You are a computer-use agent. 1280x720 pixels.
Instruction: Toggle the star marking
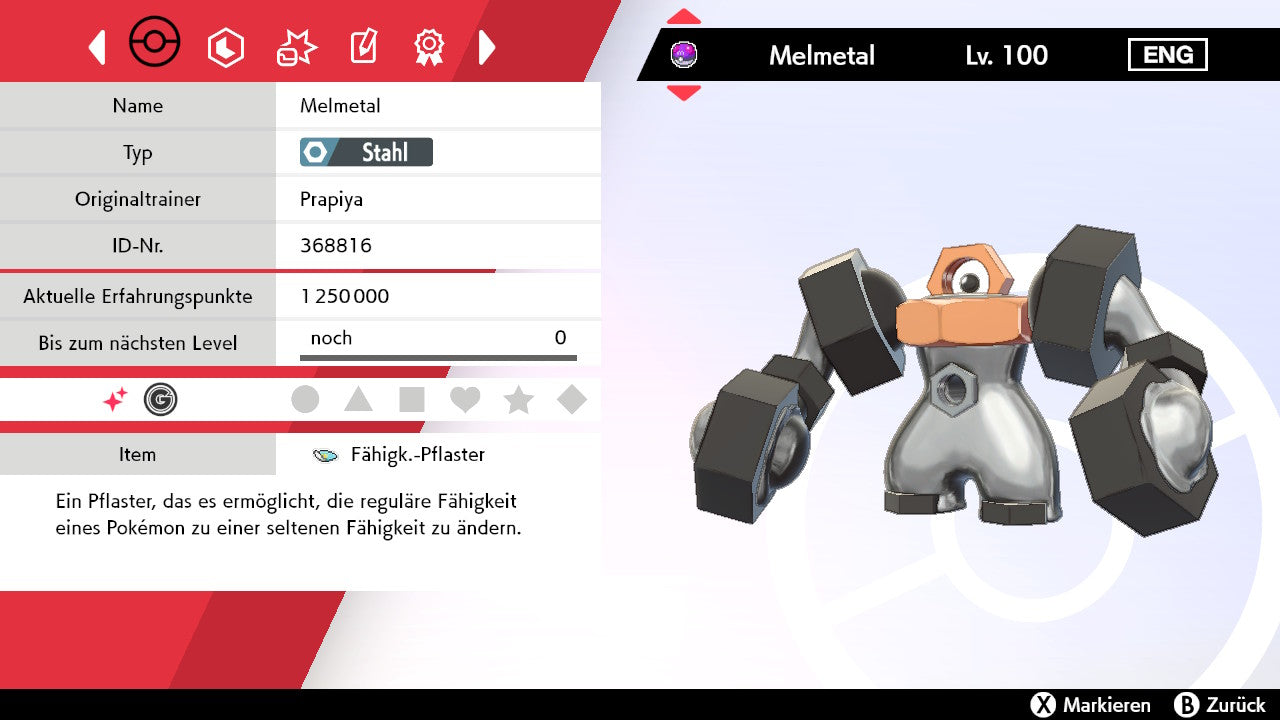coord(518,400)
